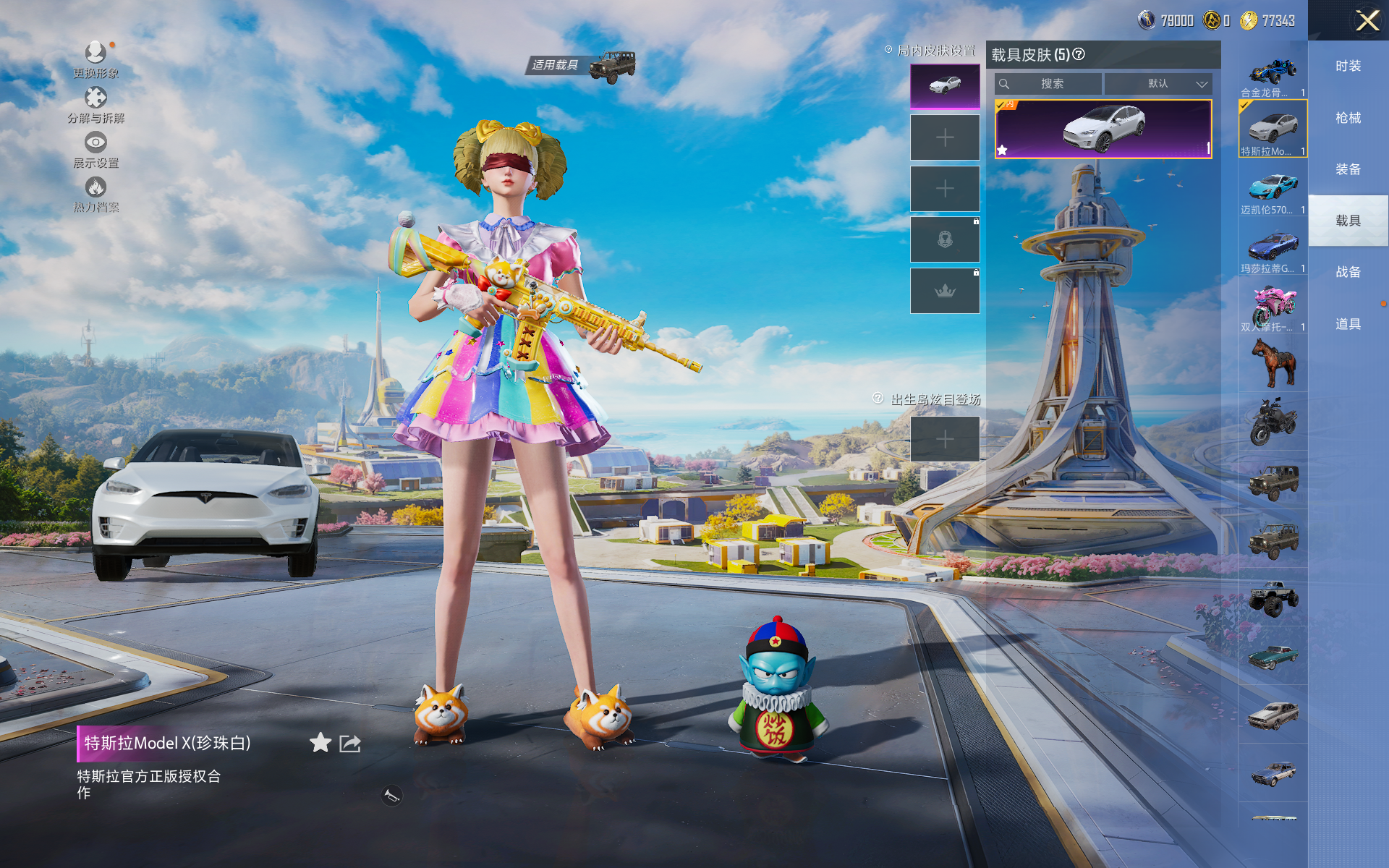Open 展示设置 display settings
The width and height of the screenshot is (1389, 868).
pyautogui.click(x=95, y=144)
